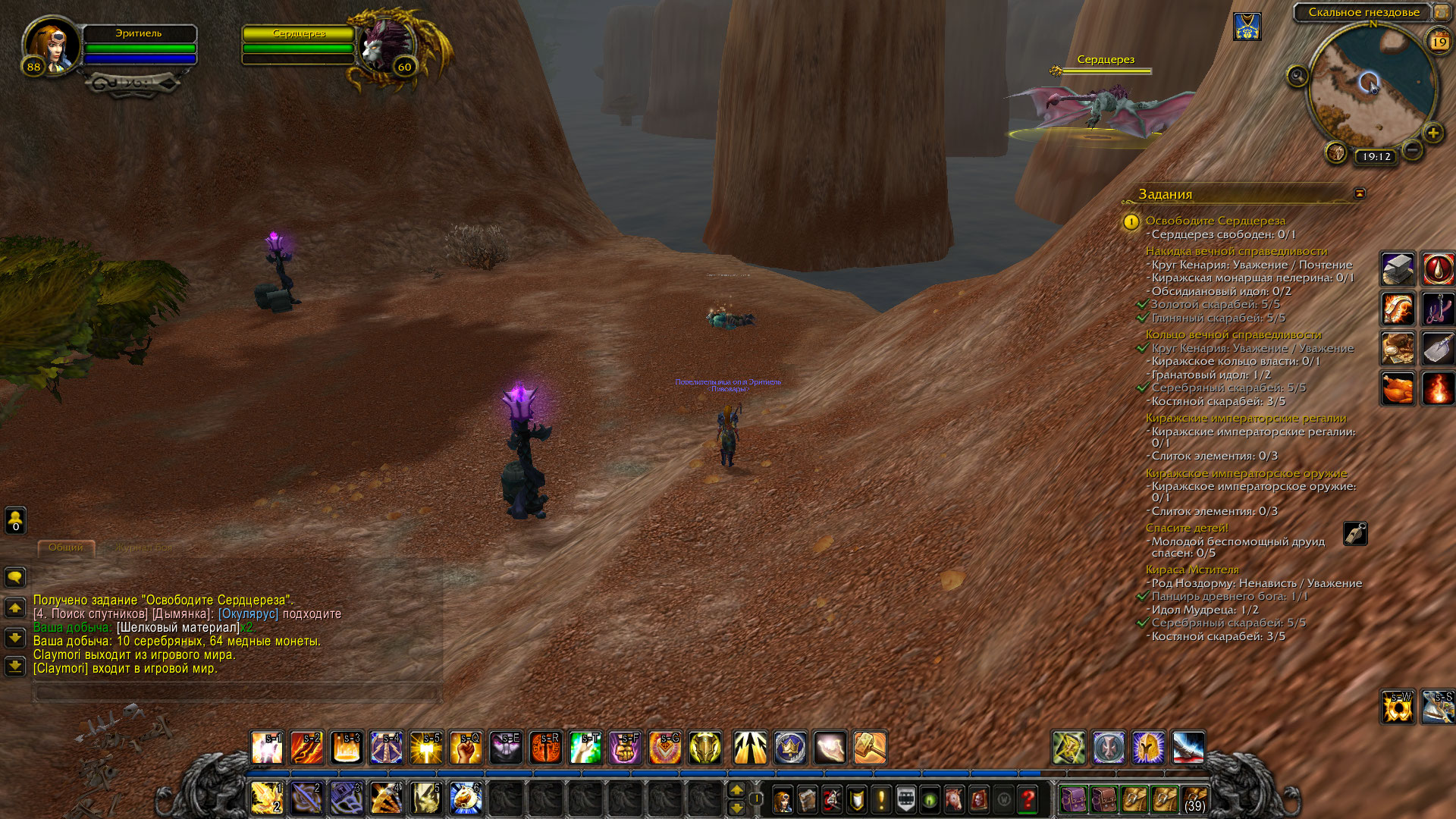This screenshot has width=1456, height=819.
Task: Open the anvil blacksmithing profession icon
Action: [1397, 269]
